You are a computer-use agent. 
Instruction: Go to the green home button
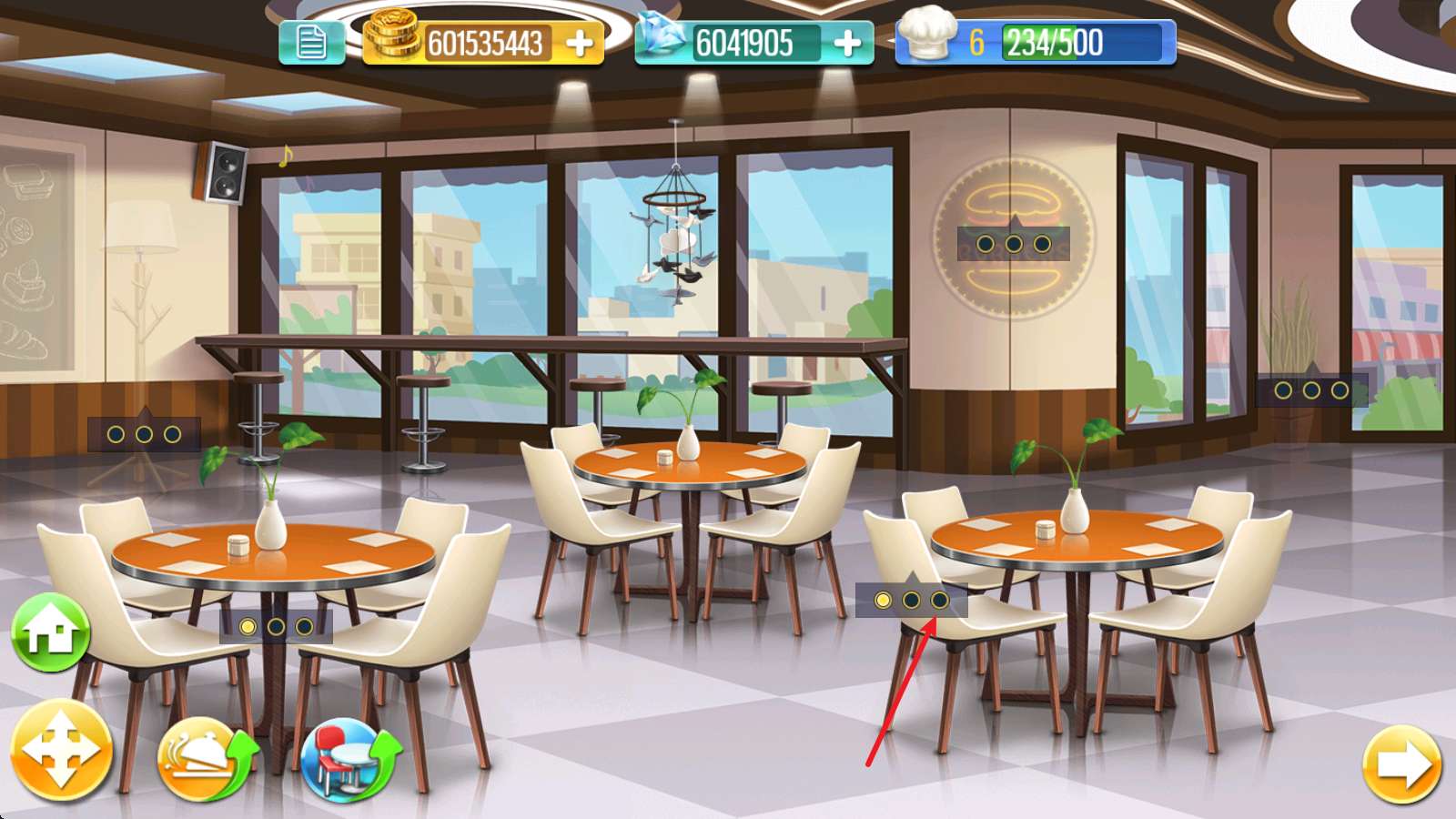click(x=51, y=632)
